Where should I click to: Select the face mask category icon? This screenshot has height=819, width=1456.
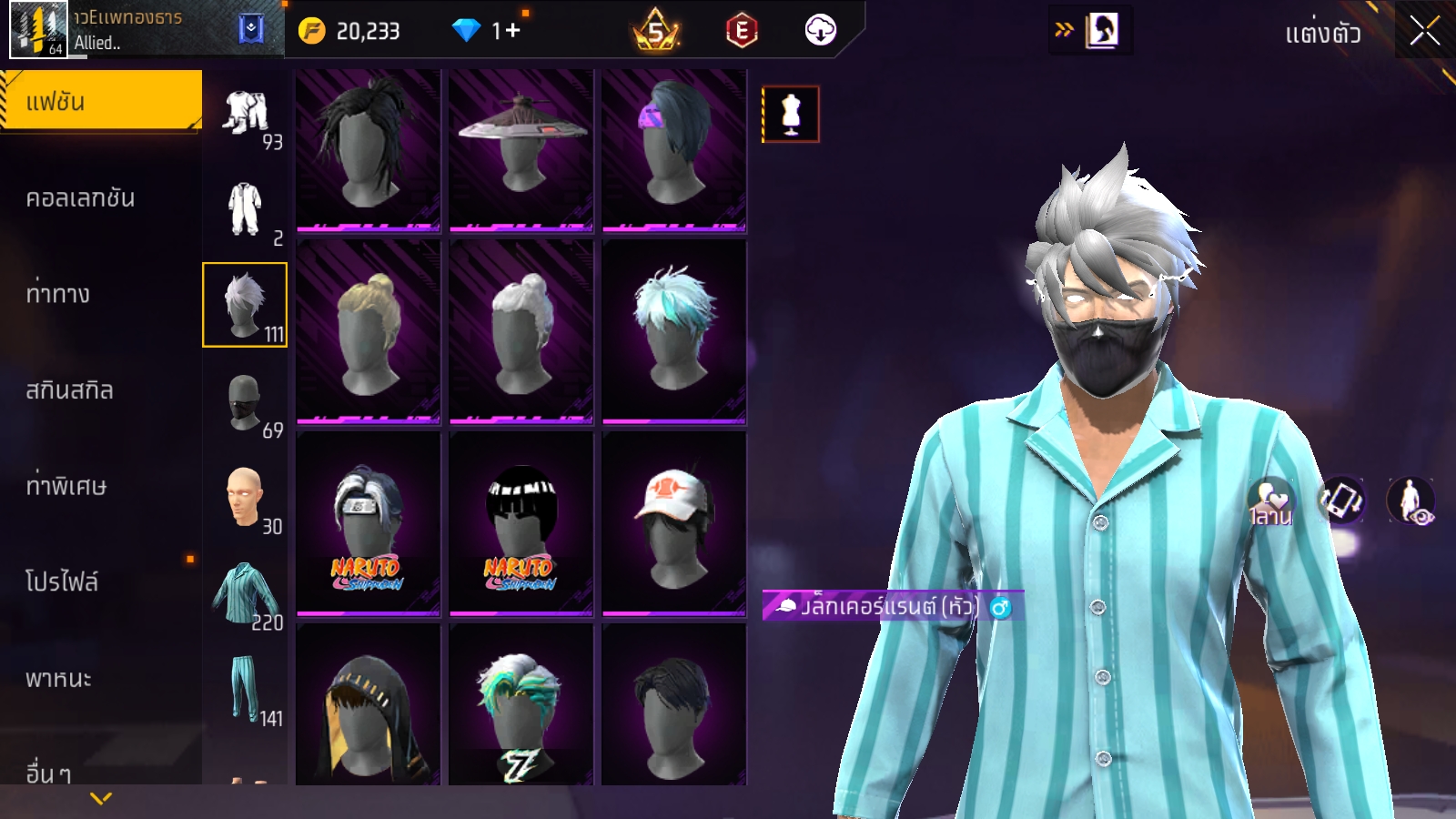(x=244, y=401)
